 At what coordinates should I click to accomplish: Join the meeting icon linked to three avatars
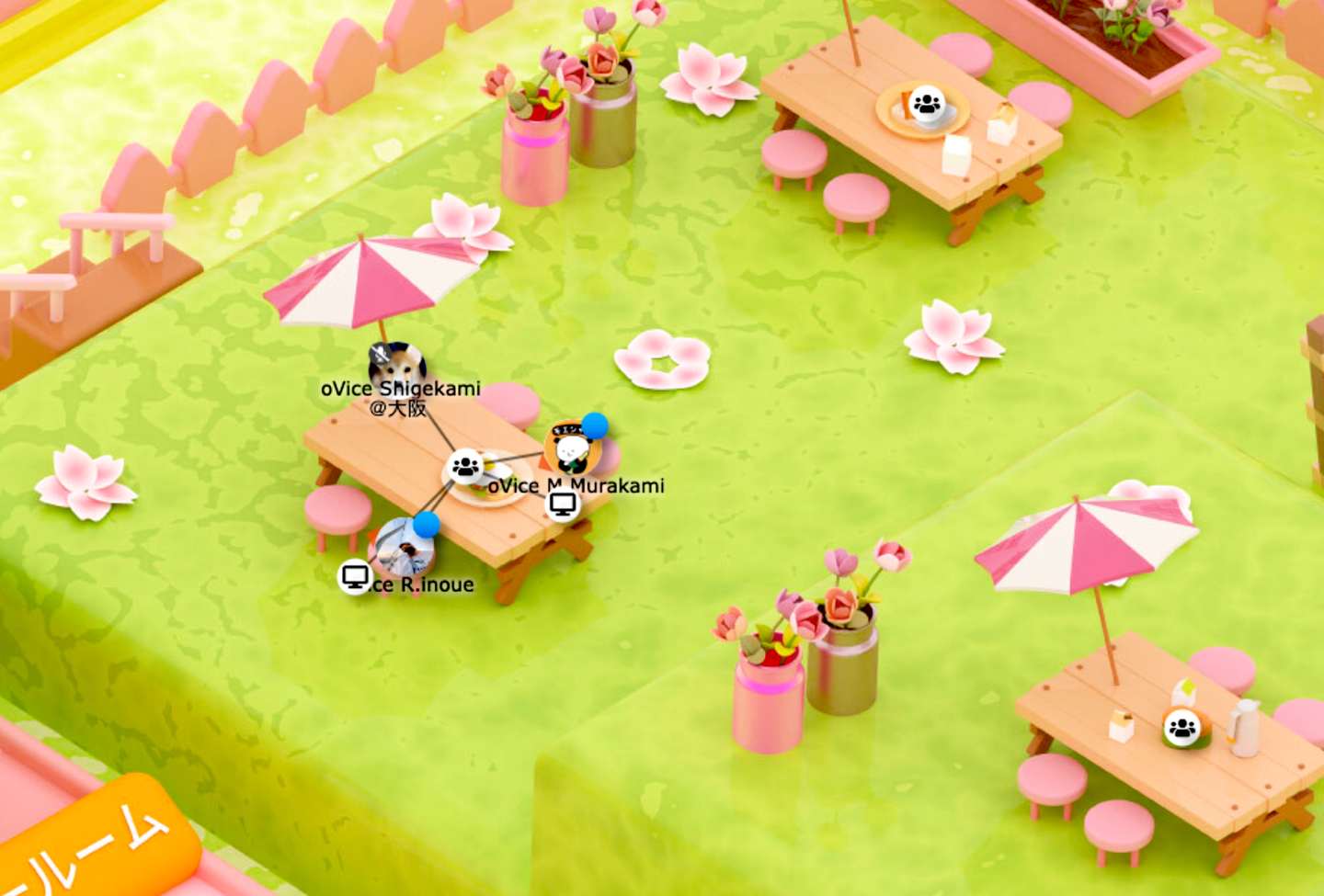click(465, 467)
